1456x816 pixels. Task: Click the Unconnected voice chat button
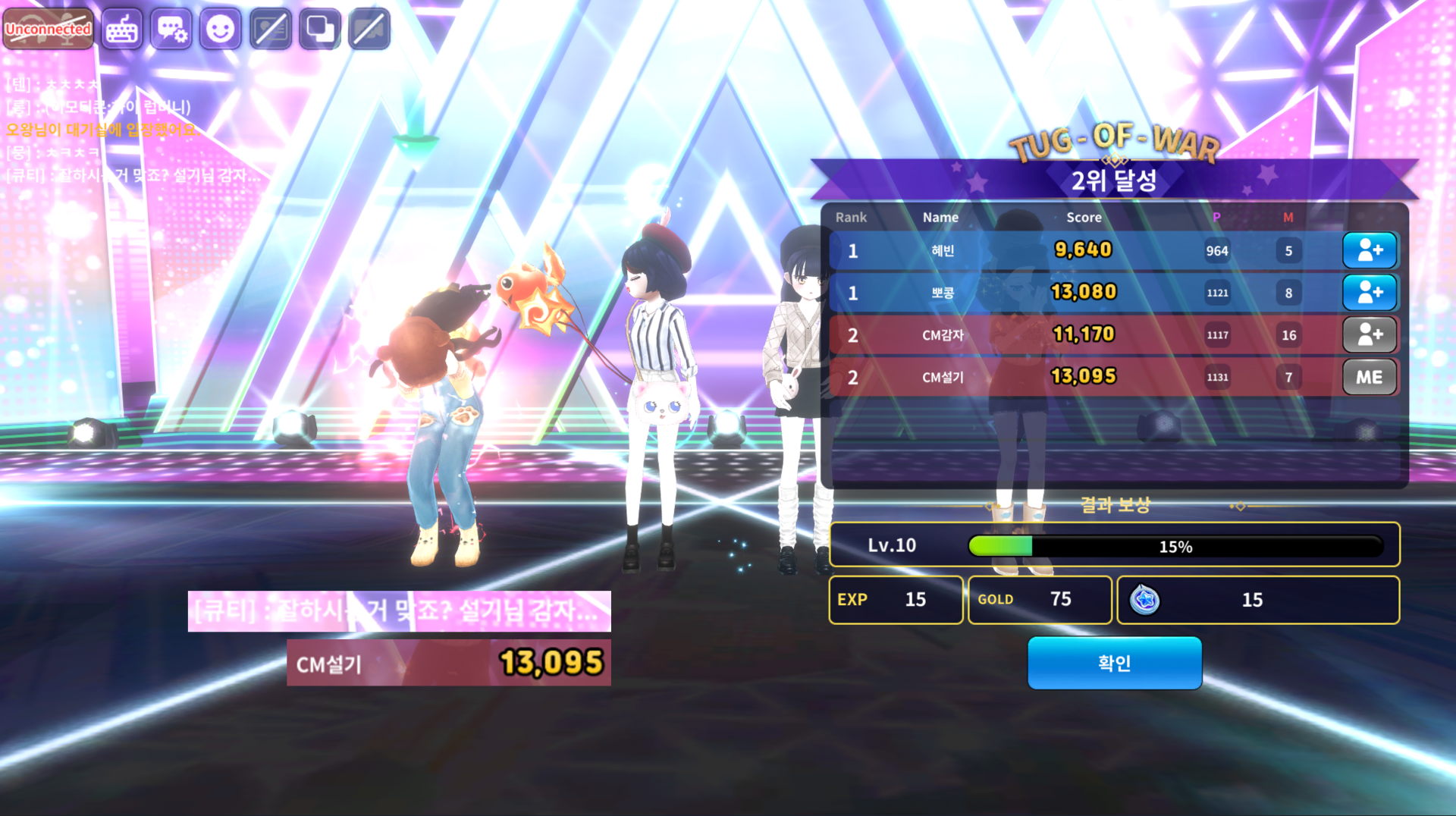point(49,30)
